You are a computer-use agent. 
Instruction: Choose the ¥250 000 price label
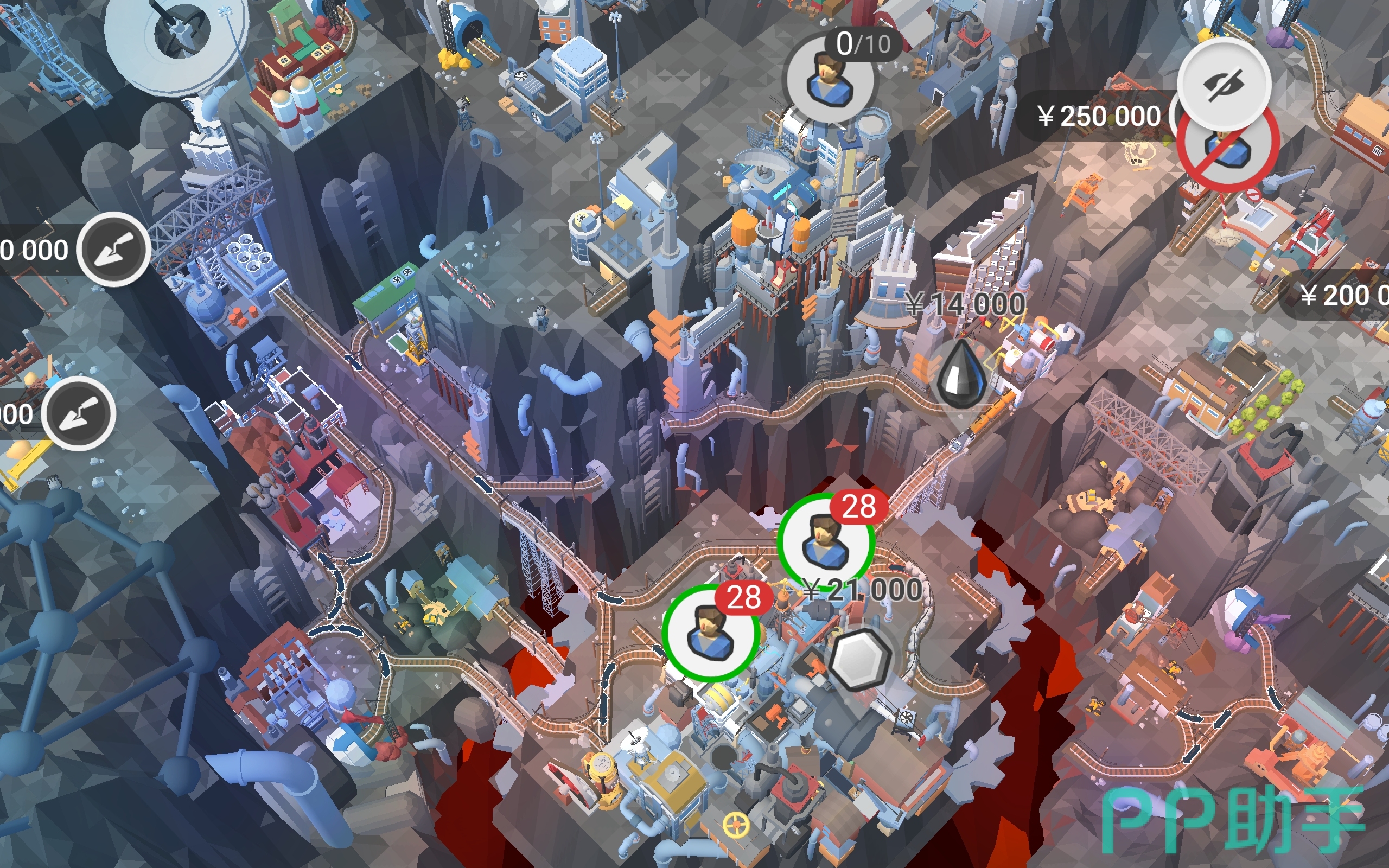pyautogui.click(x=1098, y=117)
